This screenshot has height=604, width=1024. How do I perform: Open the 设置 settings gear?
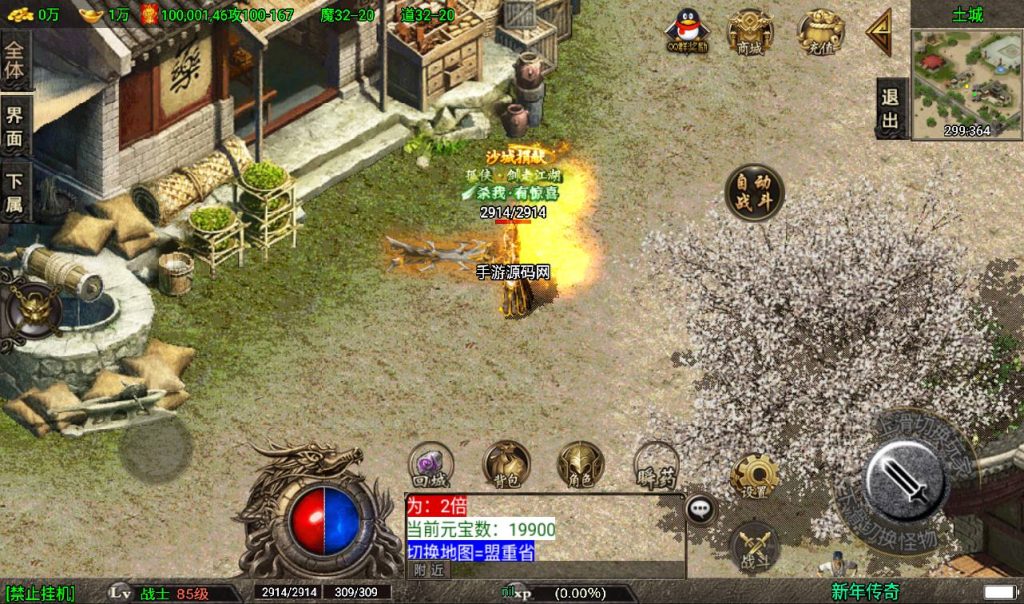[x=754, y=476]
